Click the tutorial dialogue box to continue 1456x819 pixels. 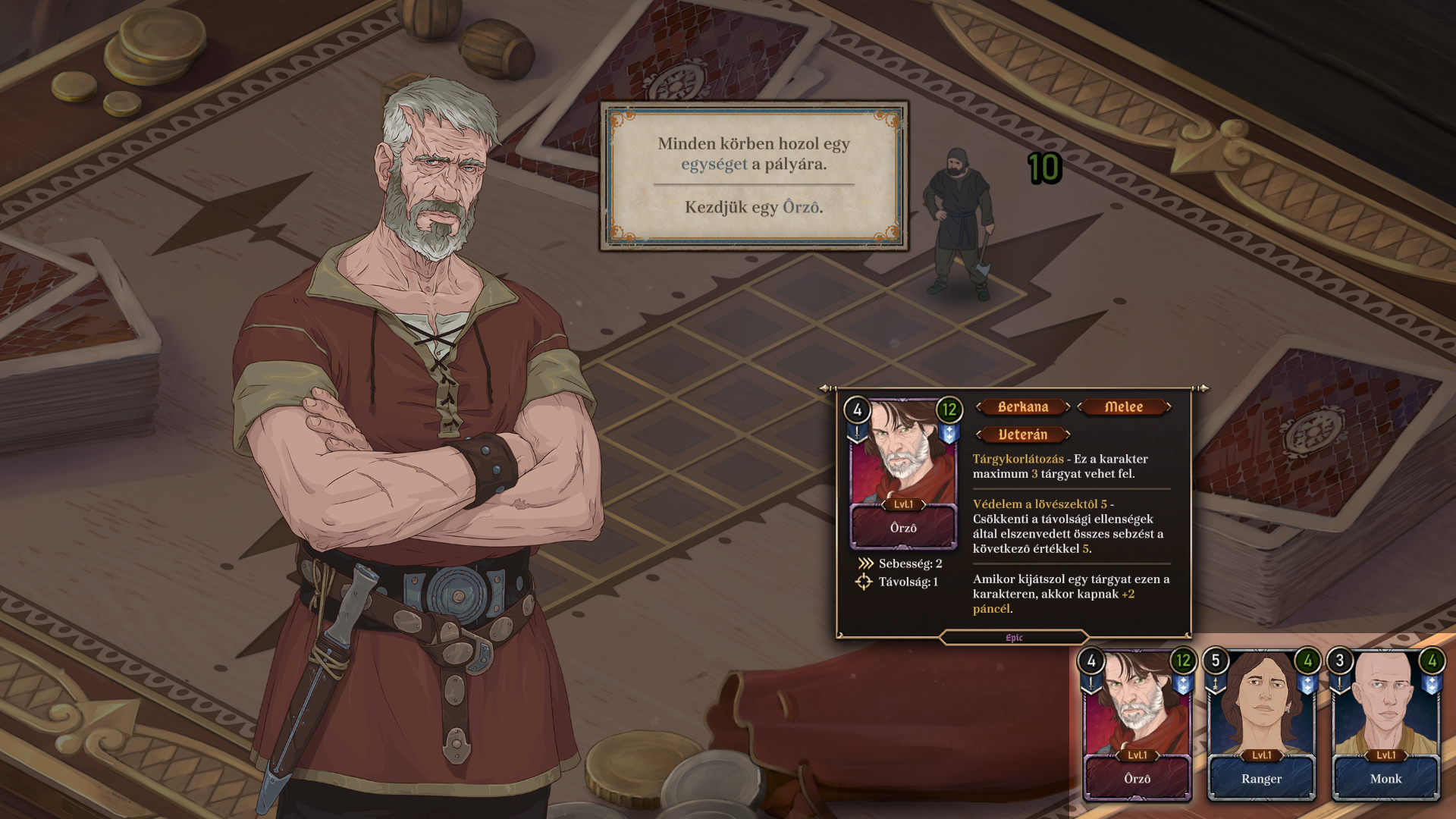point(754,176)
